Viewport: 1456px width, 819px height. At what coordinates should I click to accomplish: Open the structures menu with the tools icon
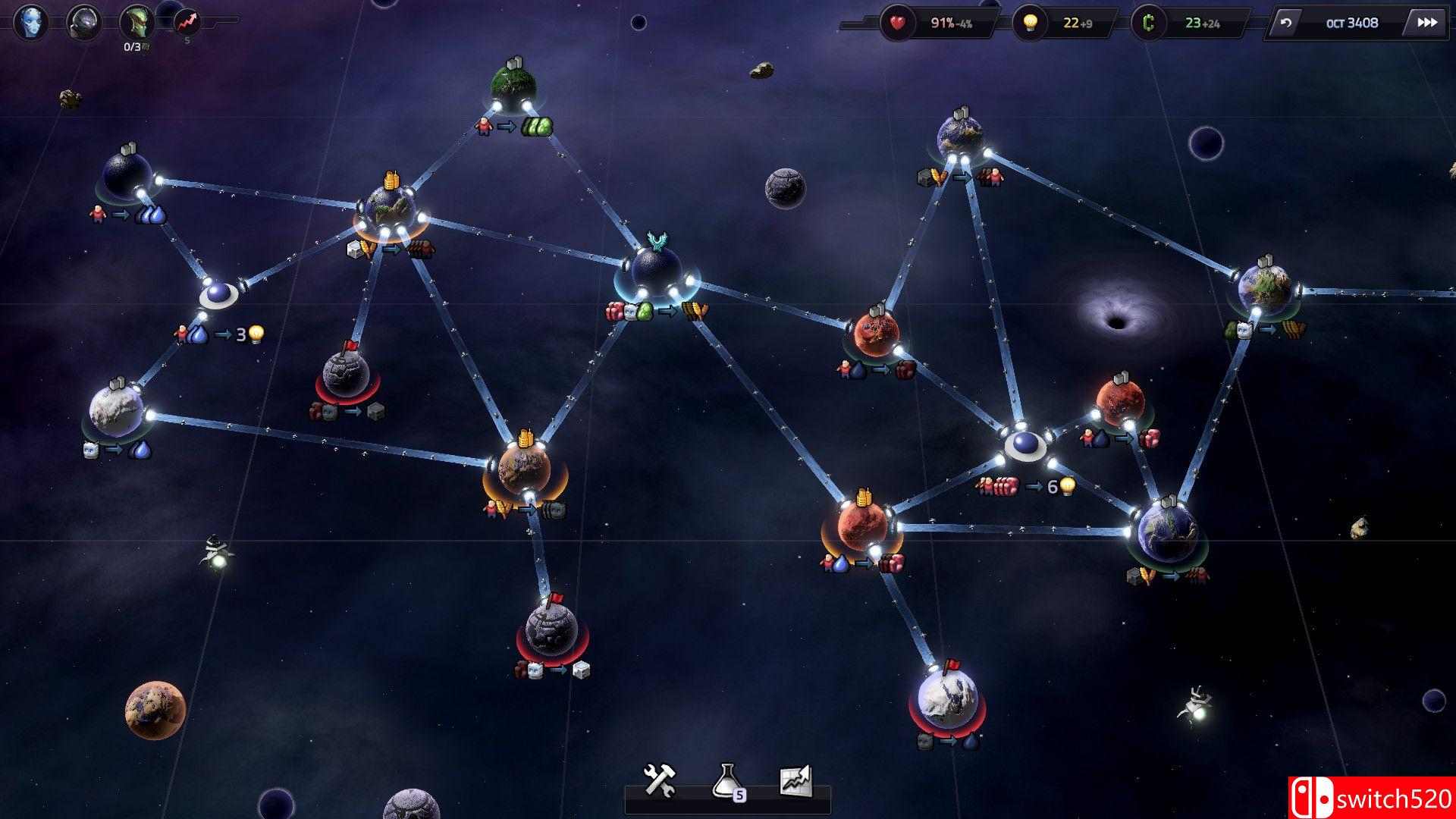661,781
